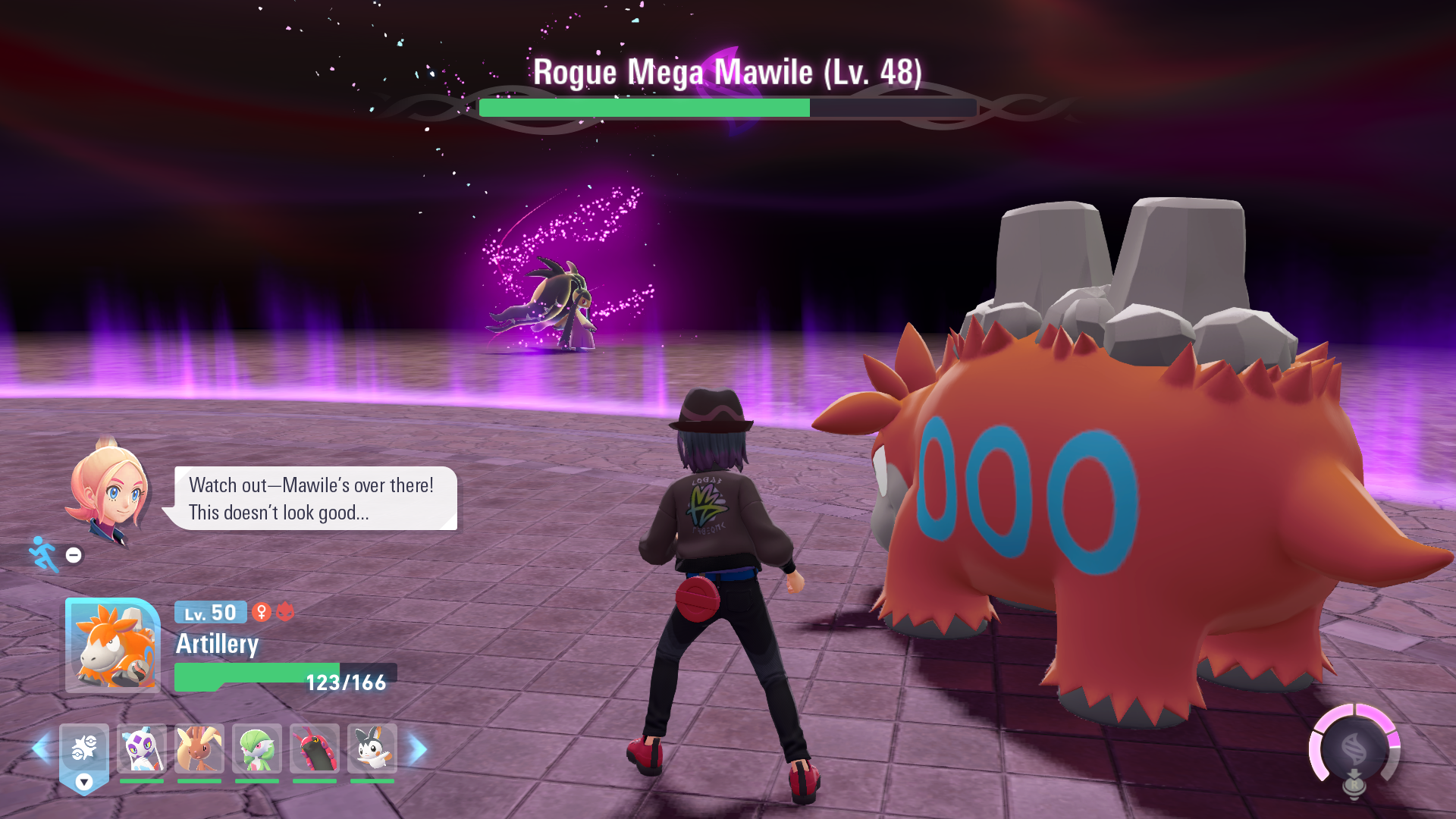Click the blue running figure icon
The width and height of the screenshot is (1456, 819).
coord(44,555)
